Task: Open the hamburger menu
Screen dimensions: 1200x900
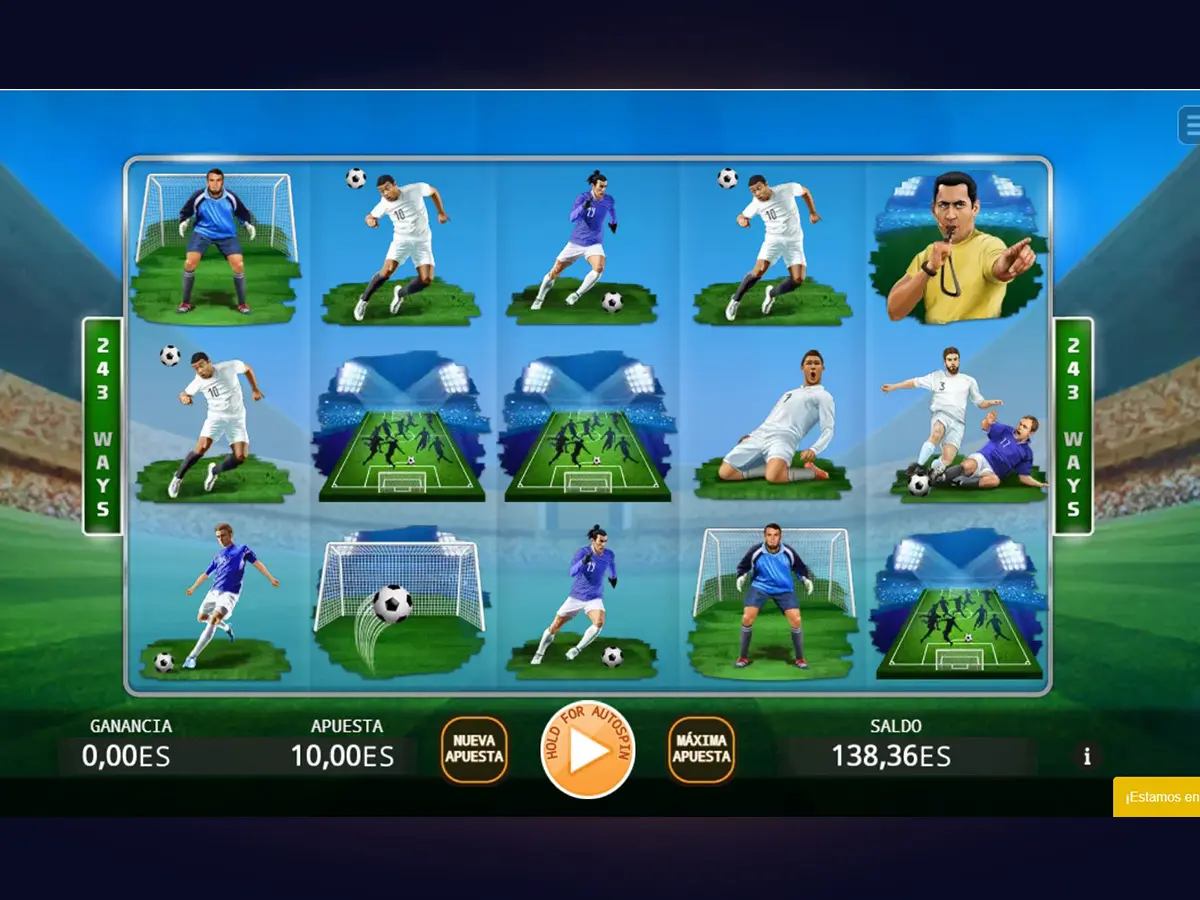Action: point(1189,126)
